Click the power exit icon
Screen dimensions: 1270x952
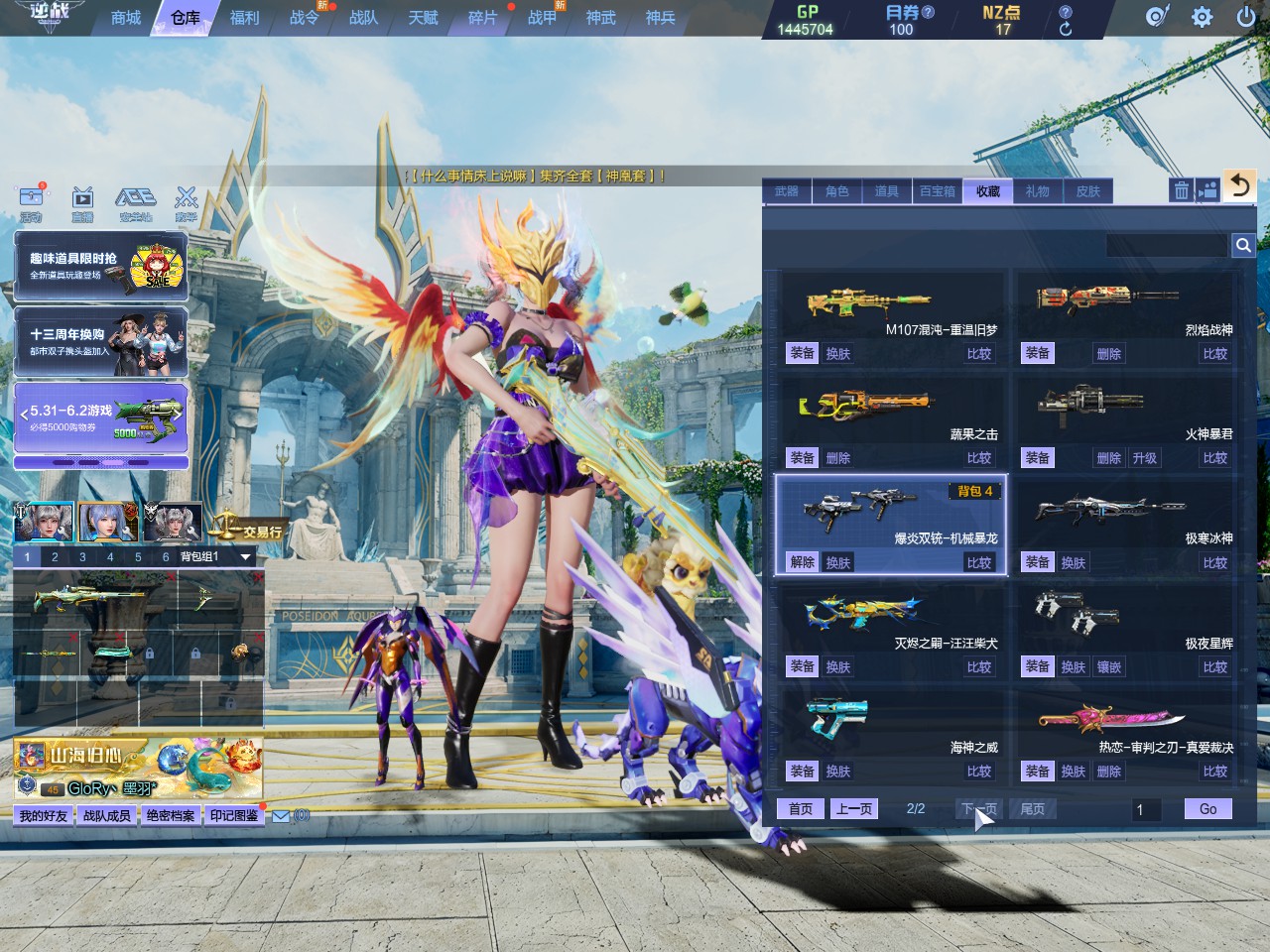[1245, 17]
